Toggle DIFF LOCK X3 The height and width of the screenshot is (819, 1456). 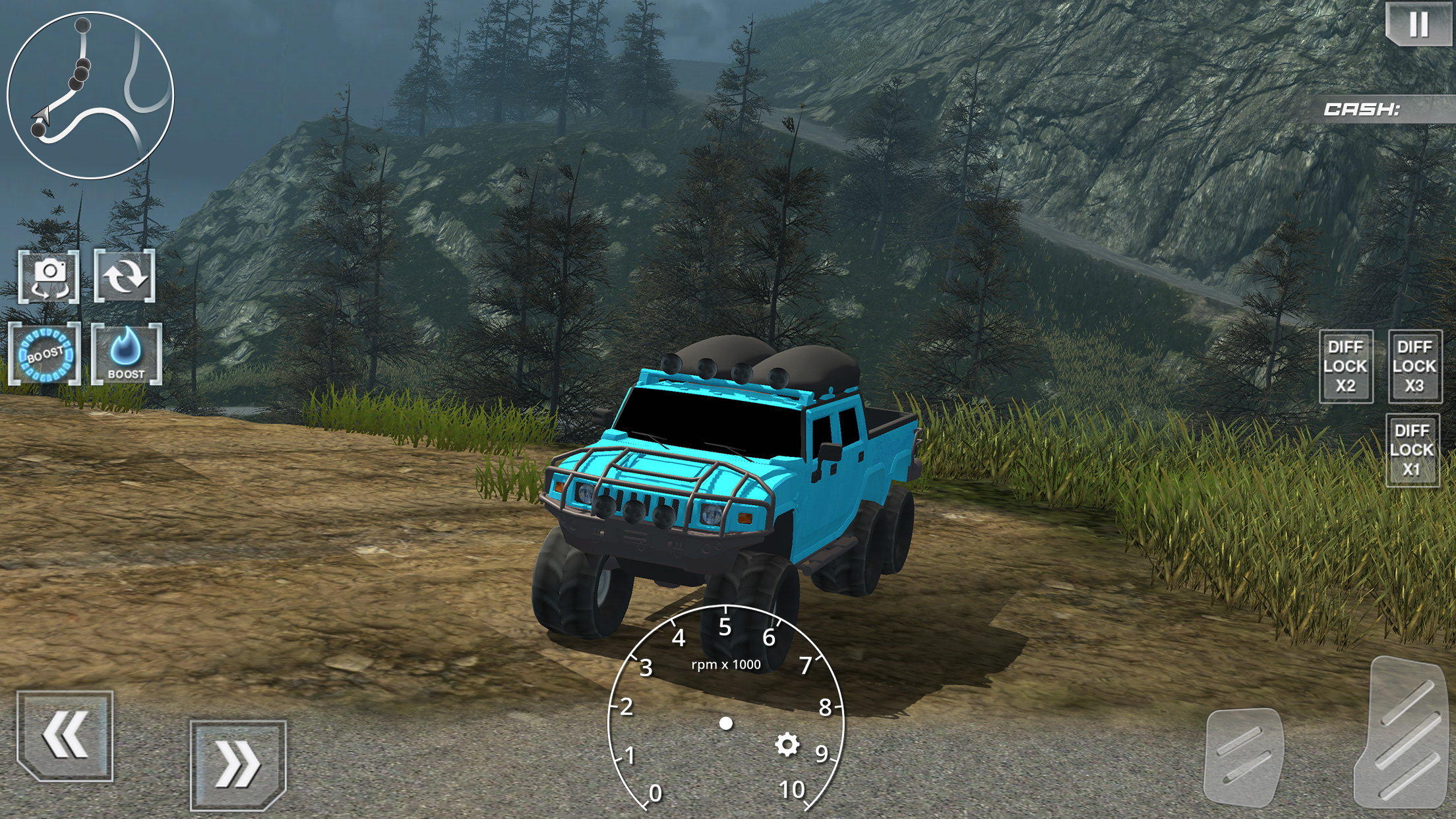tap(1414, 367)
